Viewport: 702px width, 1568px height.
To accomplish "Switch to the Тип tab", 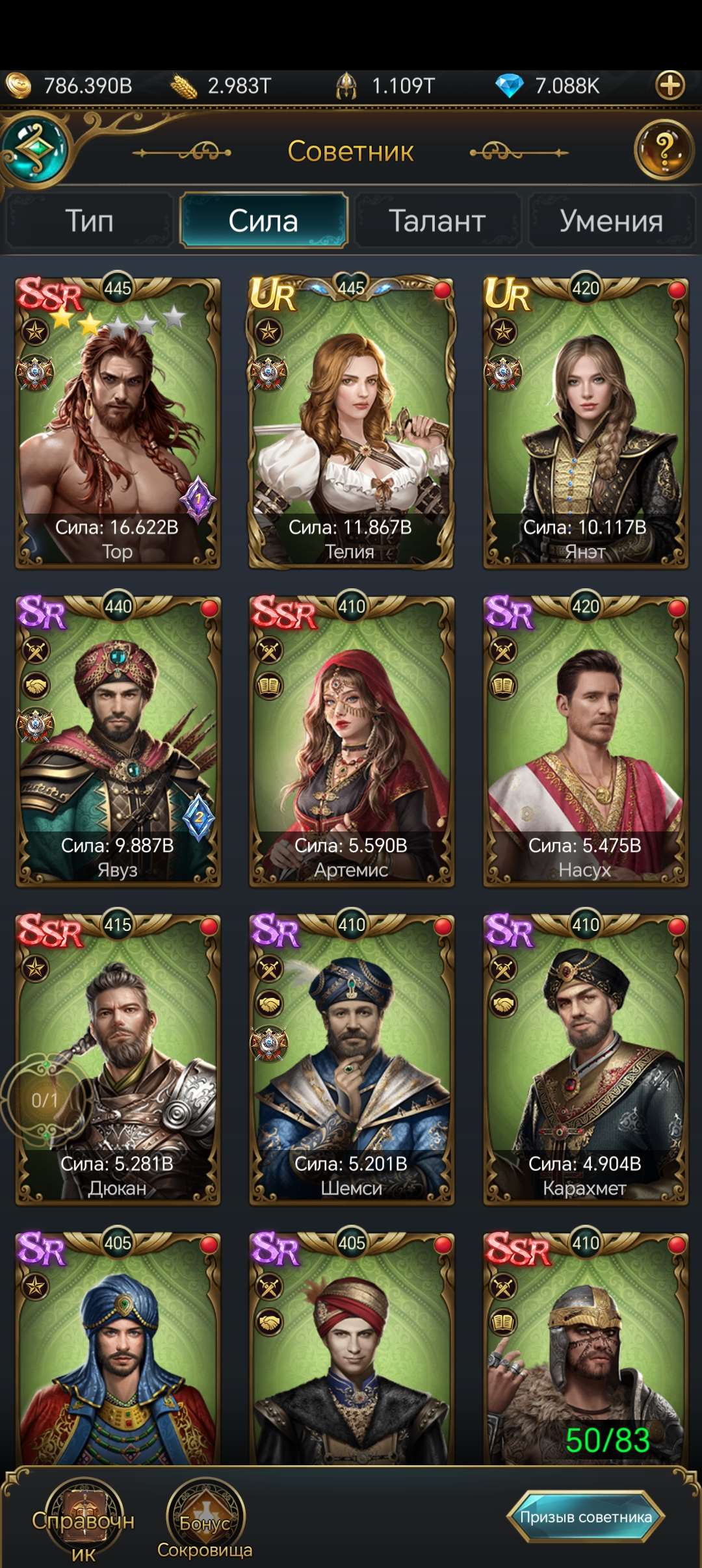I will tap(90, 221).
